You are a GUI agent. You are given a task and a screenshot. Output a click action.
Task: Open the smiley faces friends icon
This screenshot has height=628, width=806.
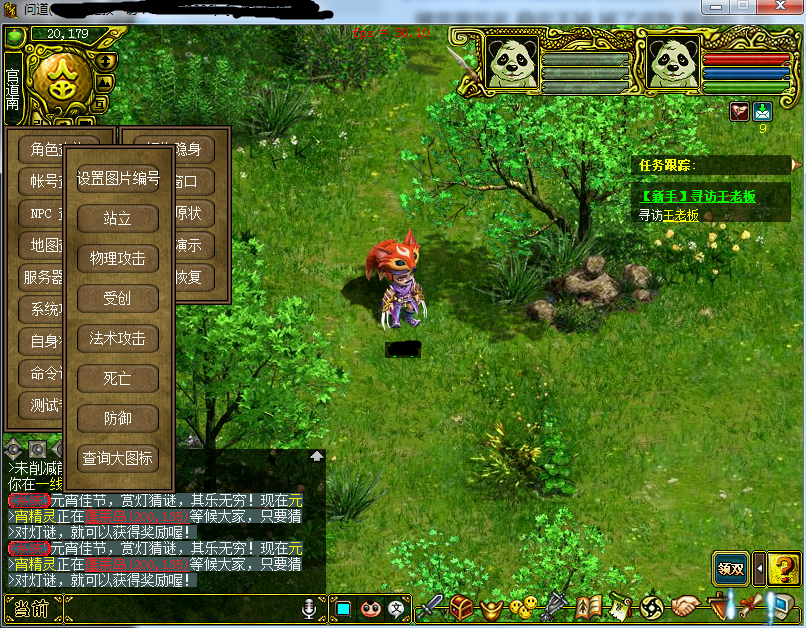521,606
